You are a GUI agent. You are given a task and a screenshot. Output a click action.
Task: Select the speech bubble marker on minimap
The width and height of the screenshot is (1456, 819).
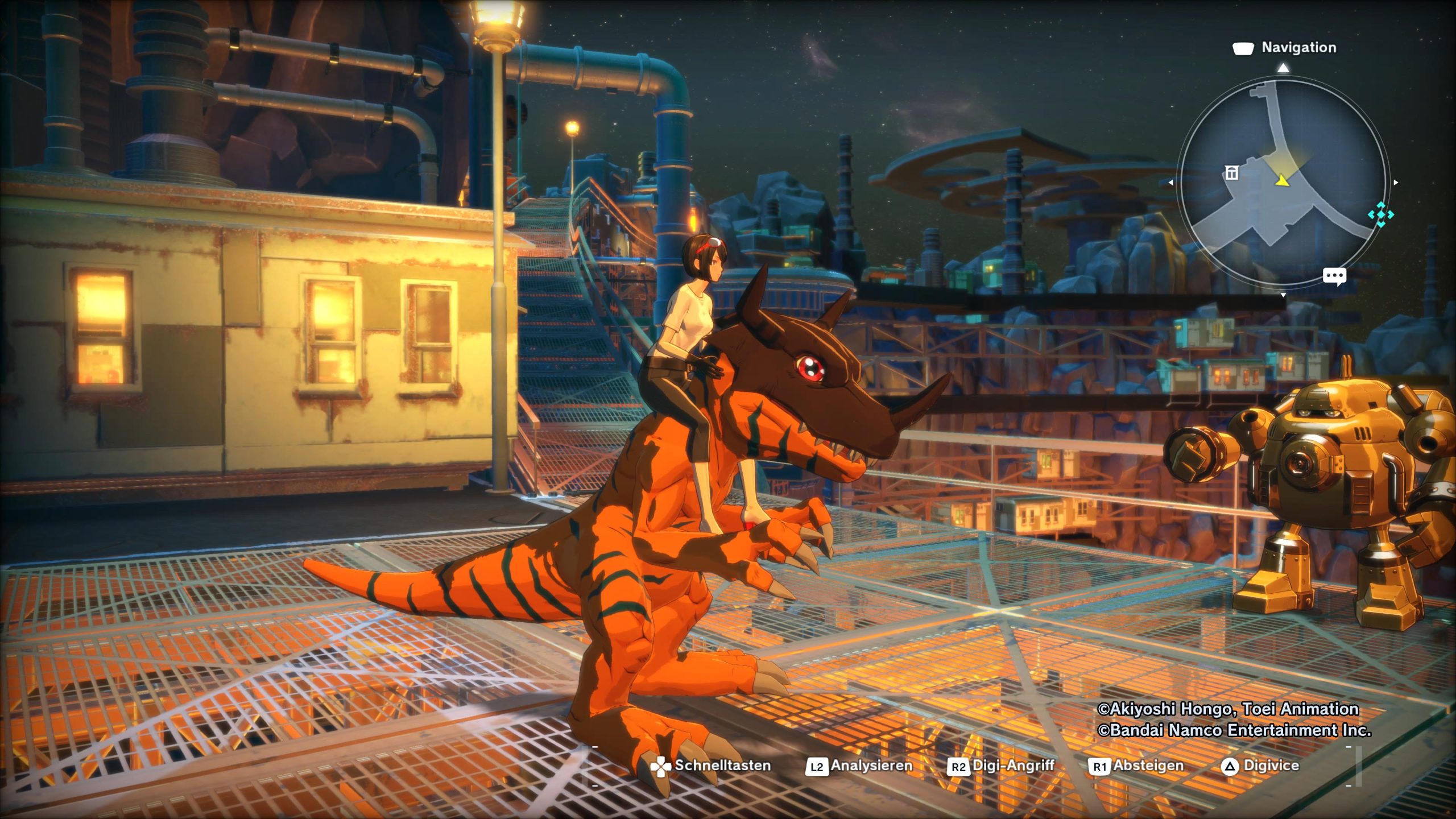[x=1334, y=276]
